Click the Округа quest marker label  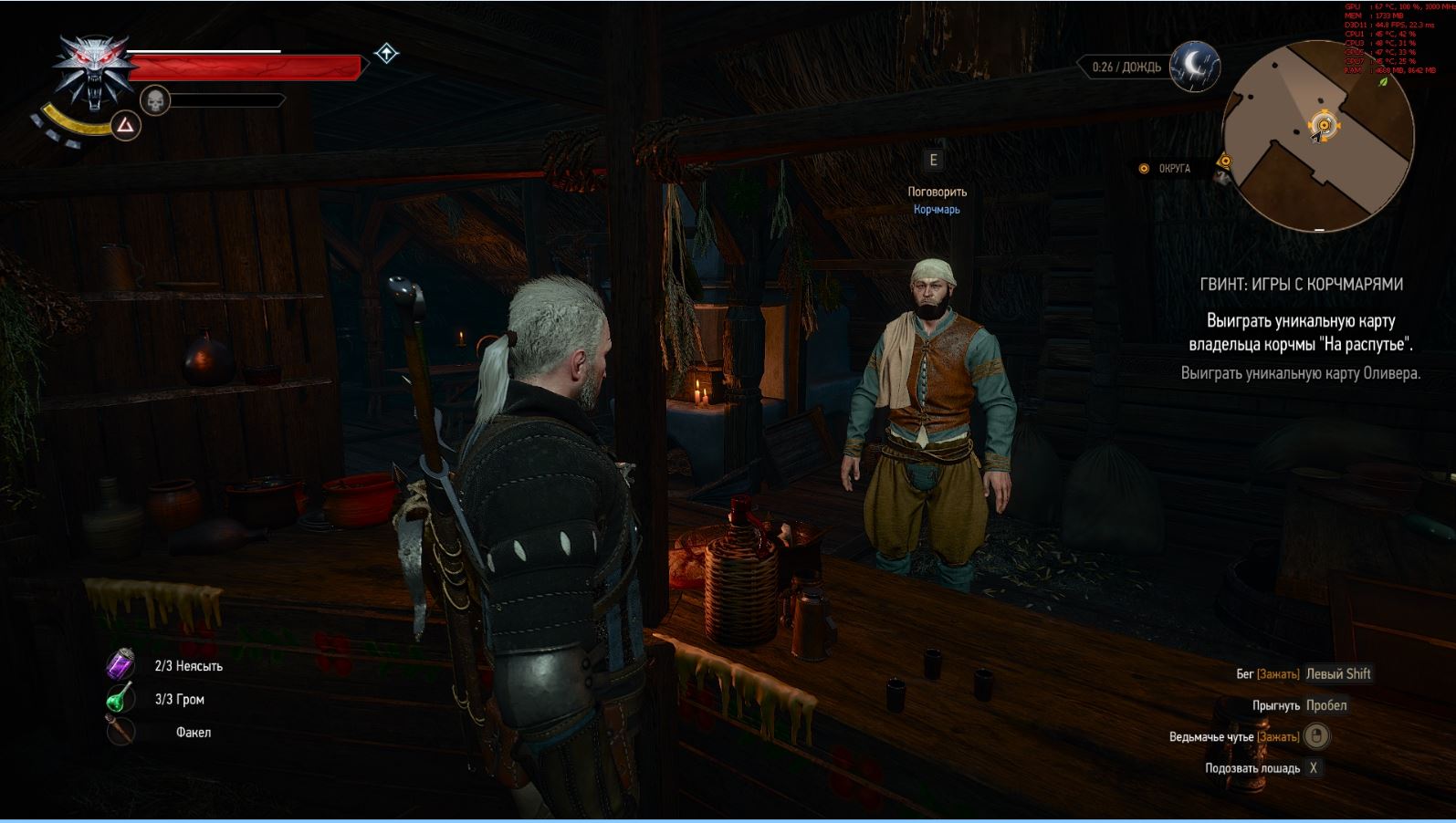click(x=1174, y=169)
